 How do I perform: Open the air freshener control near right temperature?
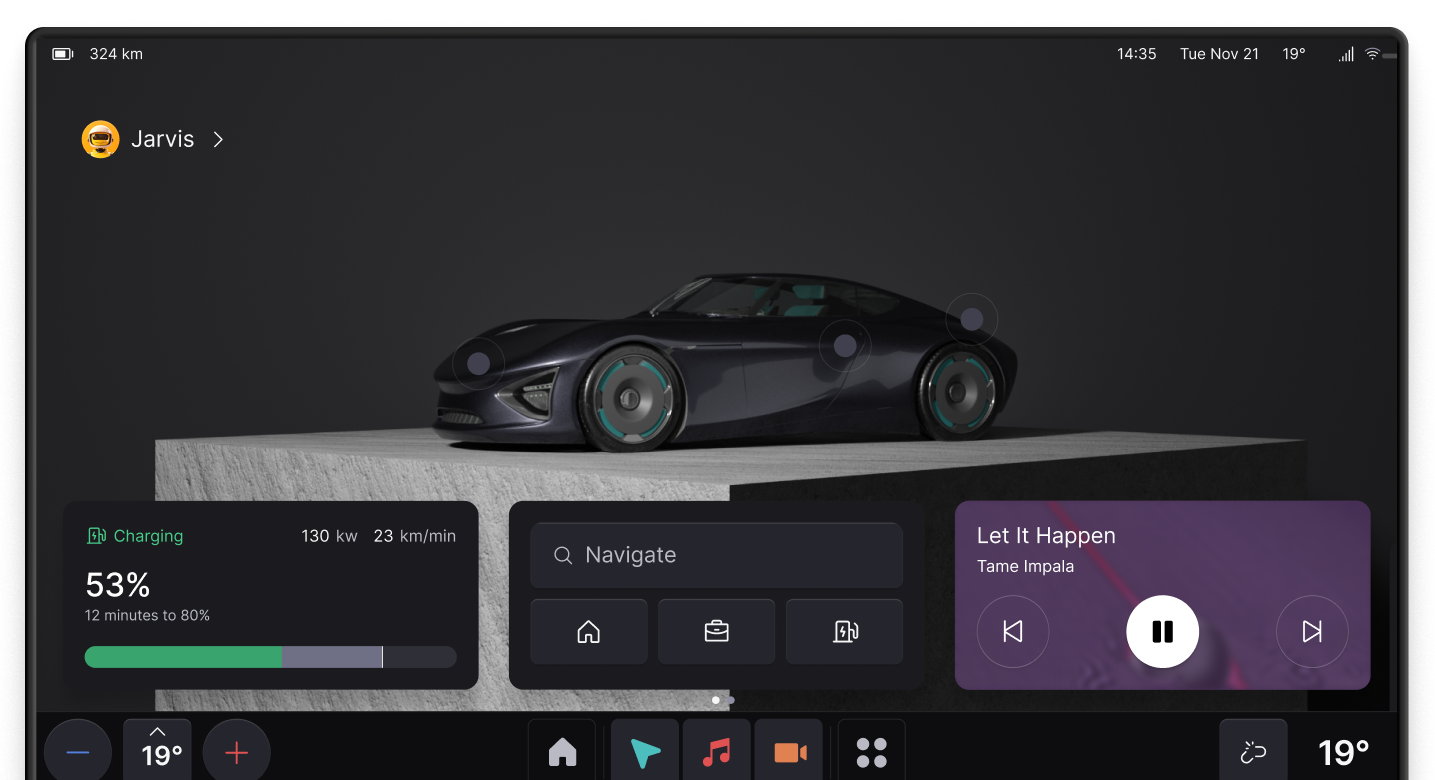tap(1252, 752)
